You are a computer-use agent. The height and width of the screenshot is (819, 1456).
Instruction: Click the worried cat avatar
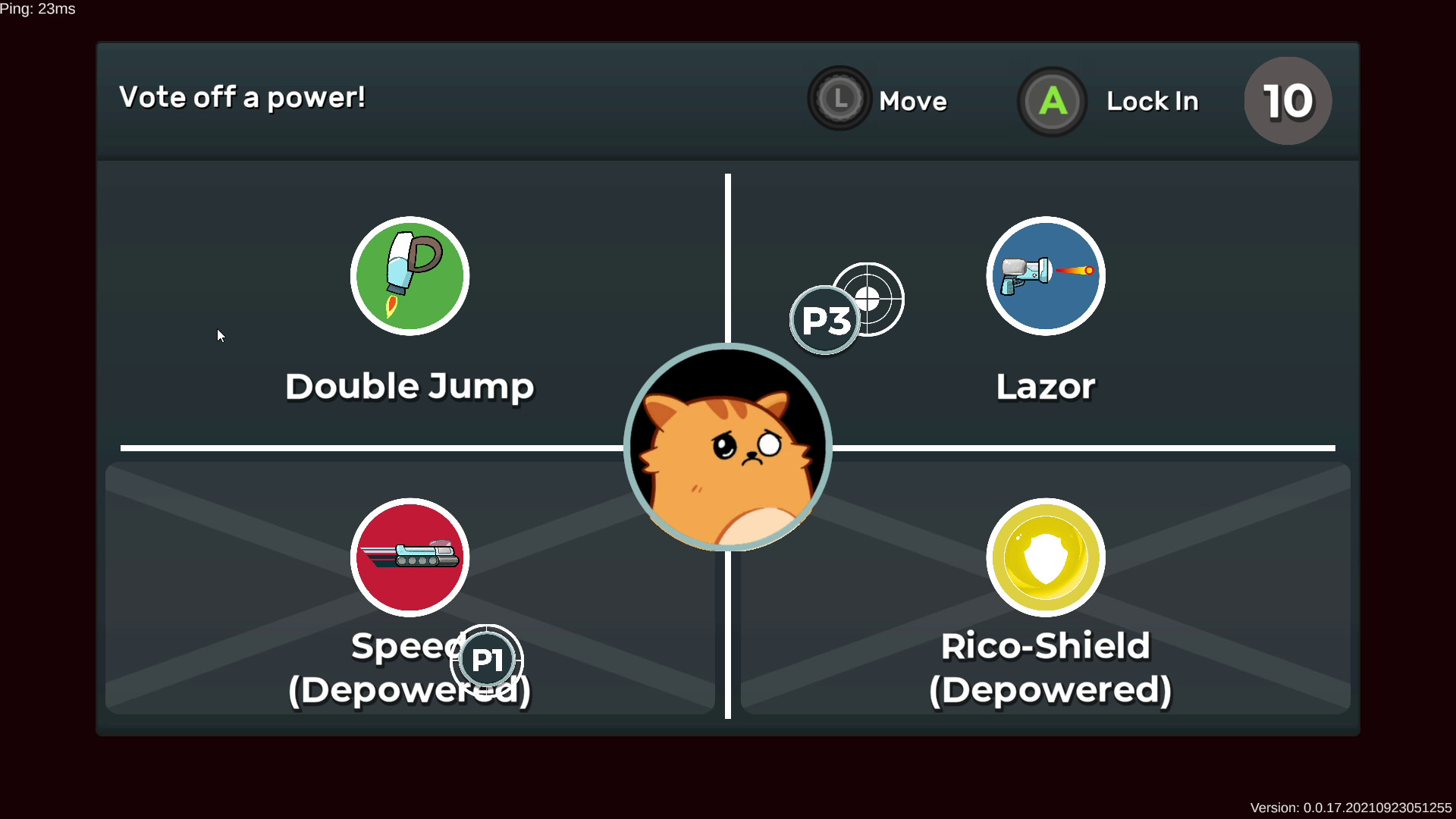[726, 447]
